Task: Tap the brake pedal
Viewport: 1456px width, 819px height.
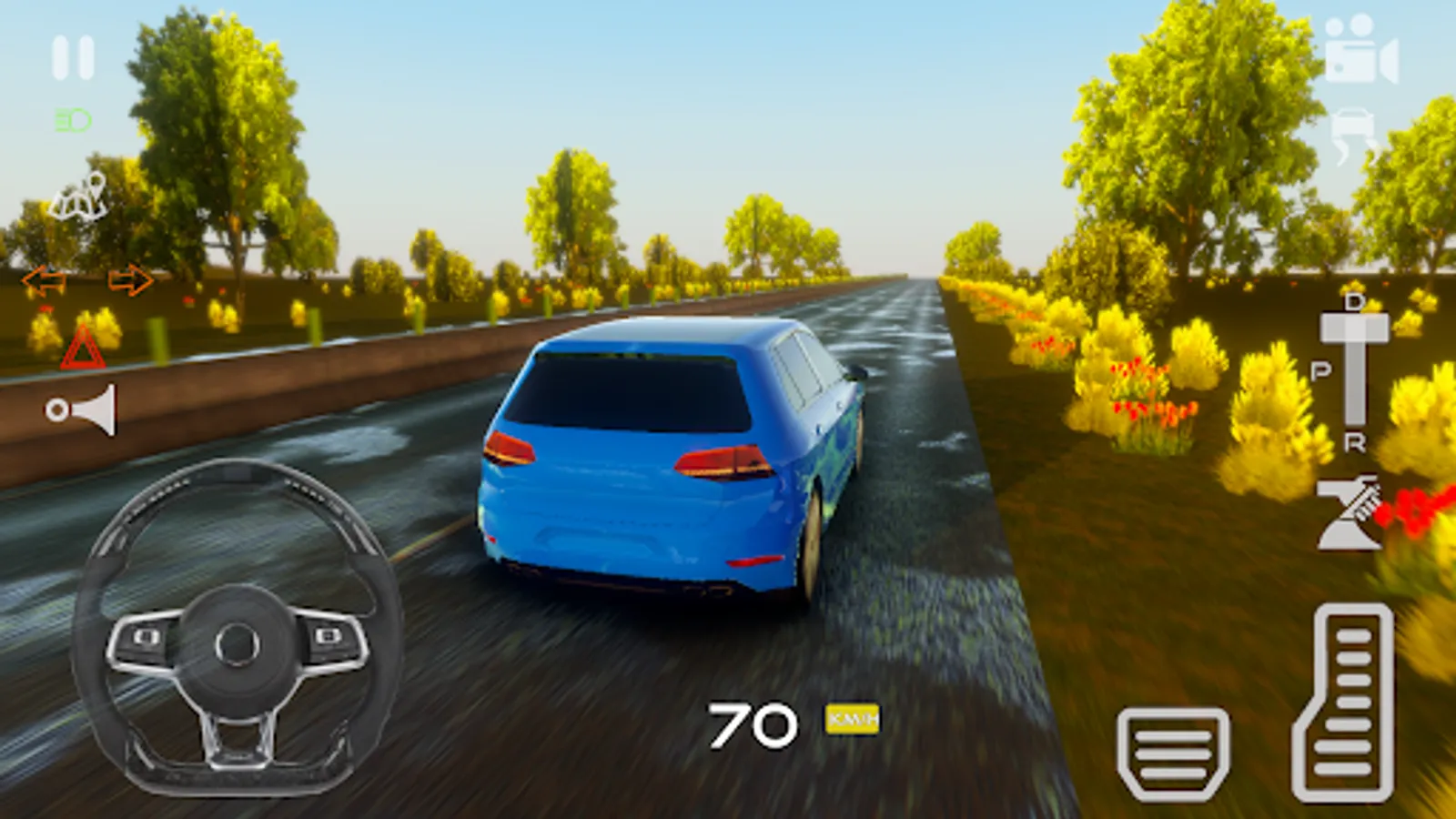Action: 1173,754
